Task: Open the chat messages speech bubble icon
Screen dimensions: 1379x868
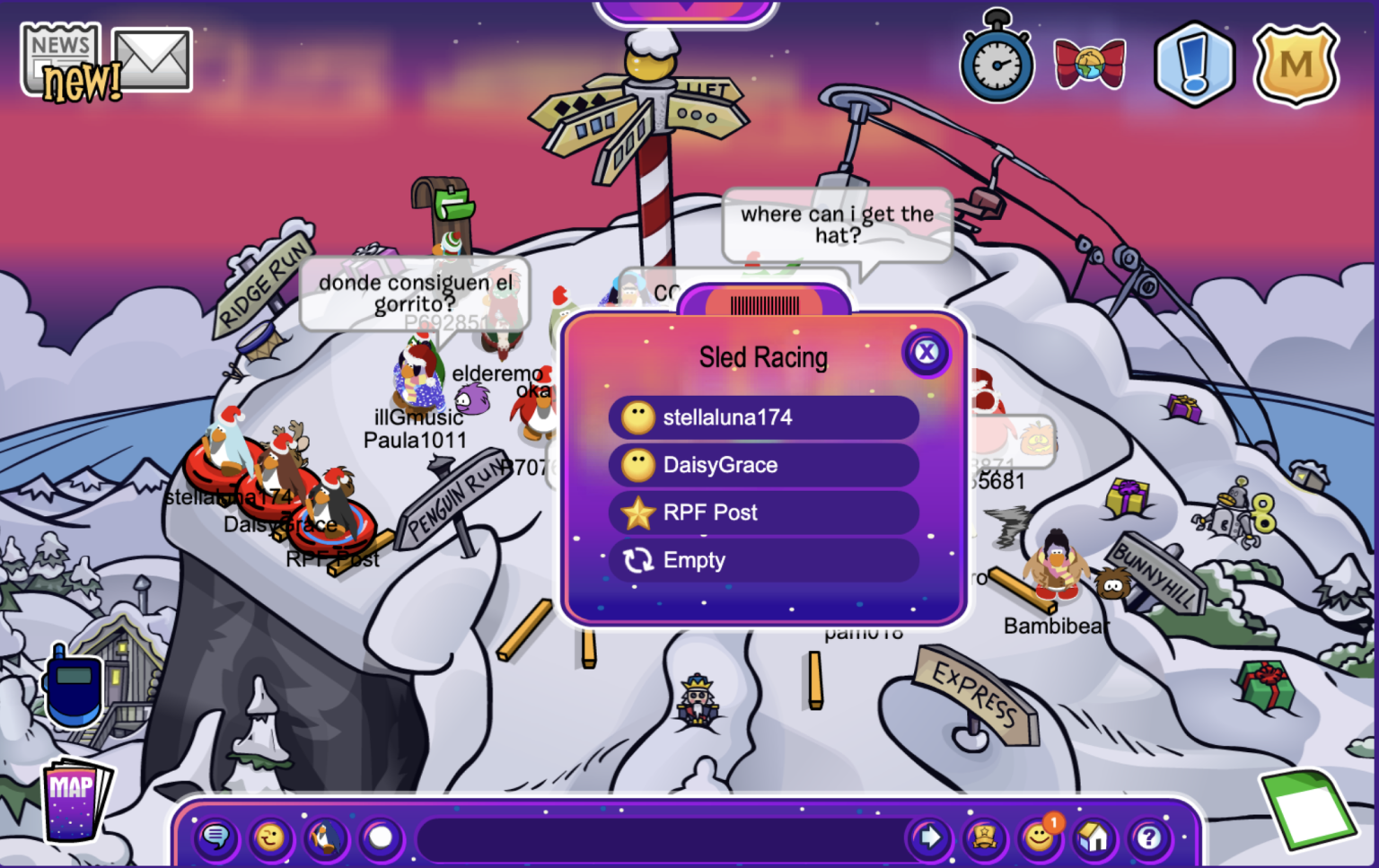Action: [216, 837]
